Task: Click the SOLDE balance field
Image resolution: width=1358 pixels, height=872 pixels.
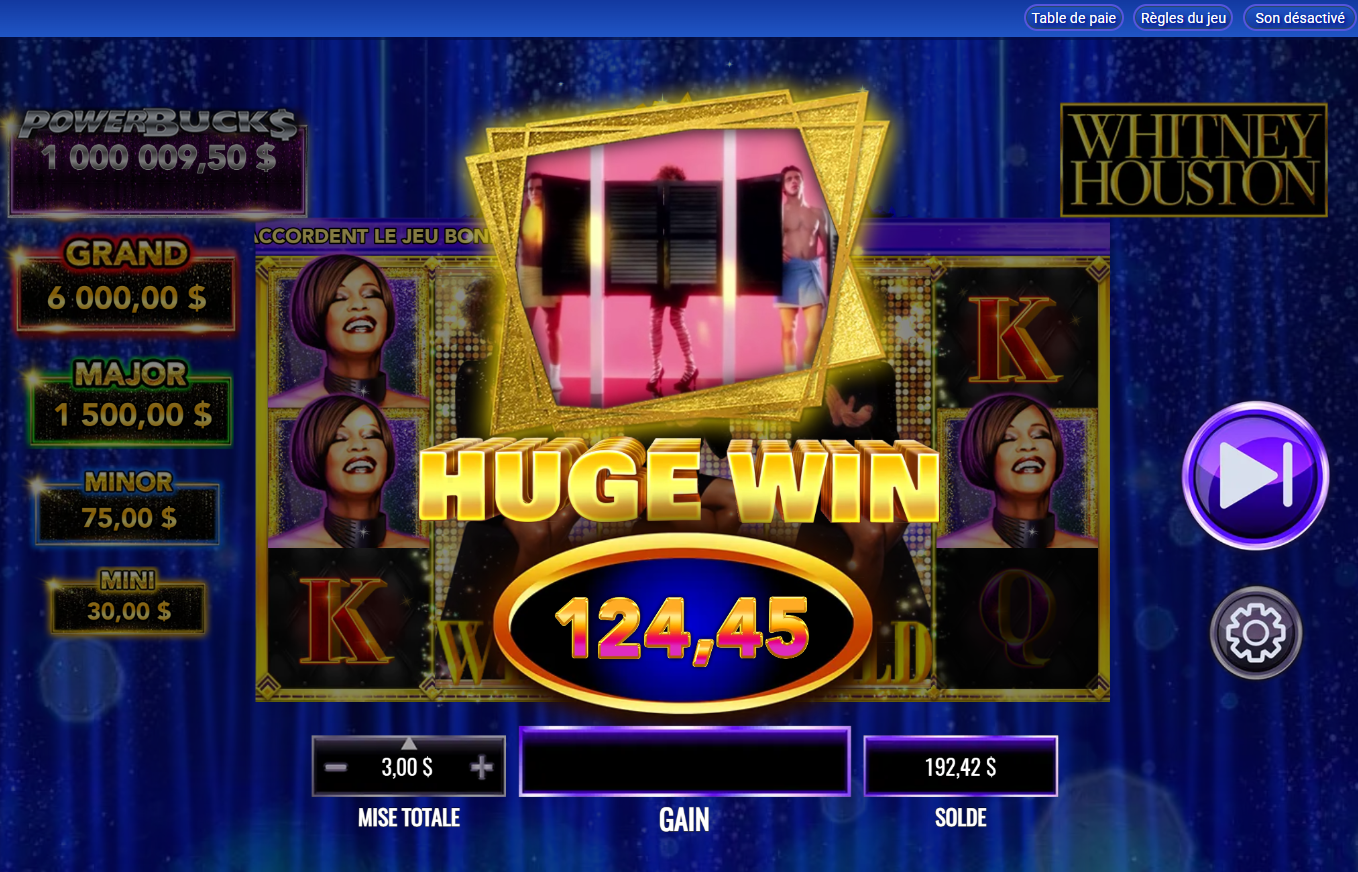Action: (x=960, y=765)
